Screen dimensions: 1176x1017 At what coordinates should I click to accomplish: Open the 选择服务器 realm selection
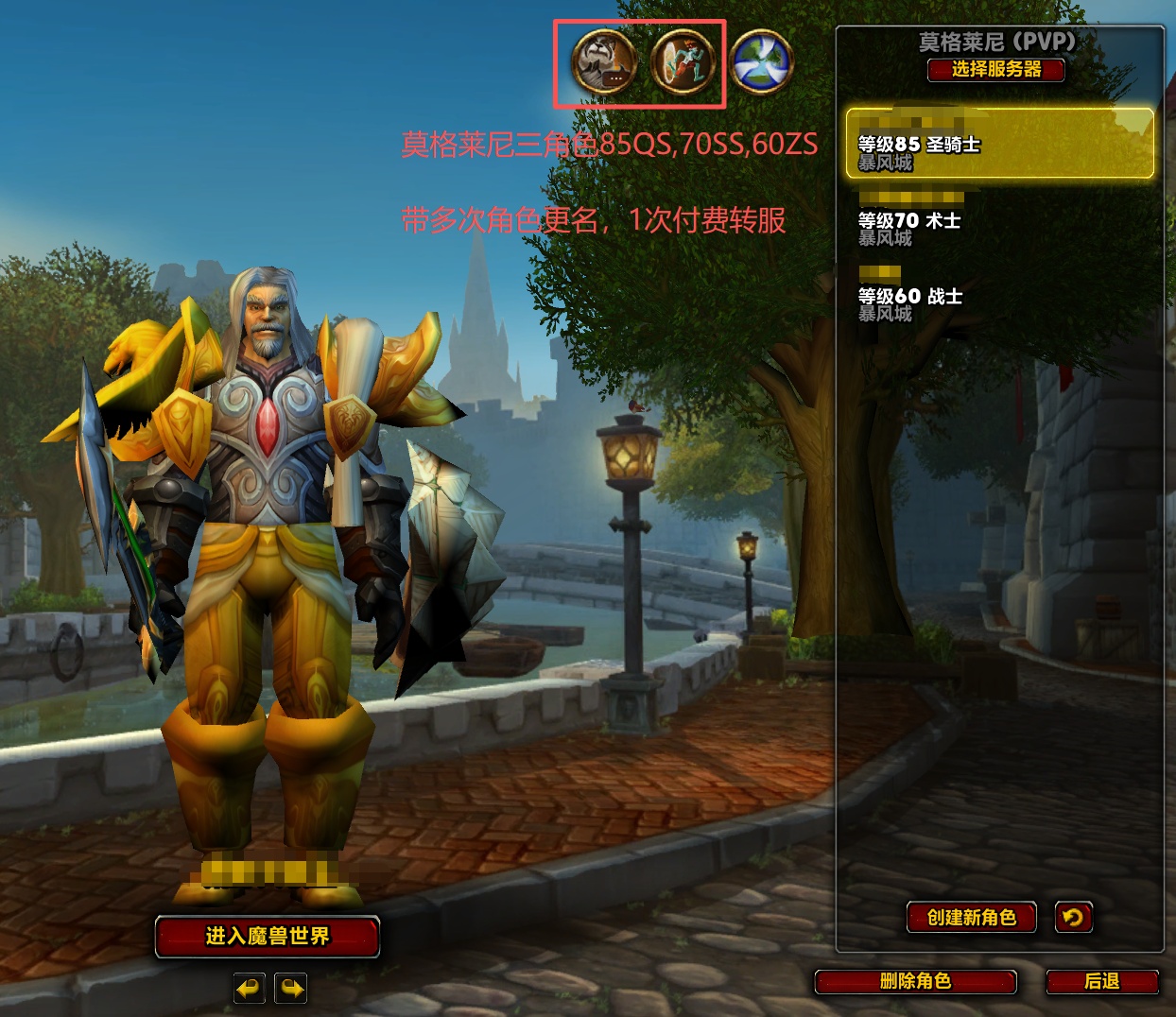[x=996, y=69]
